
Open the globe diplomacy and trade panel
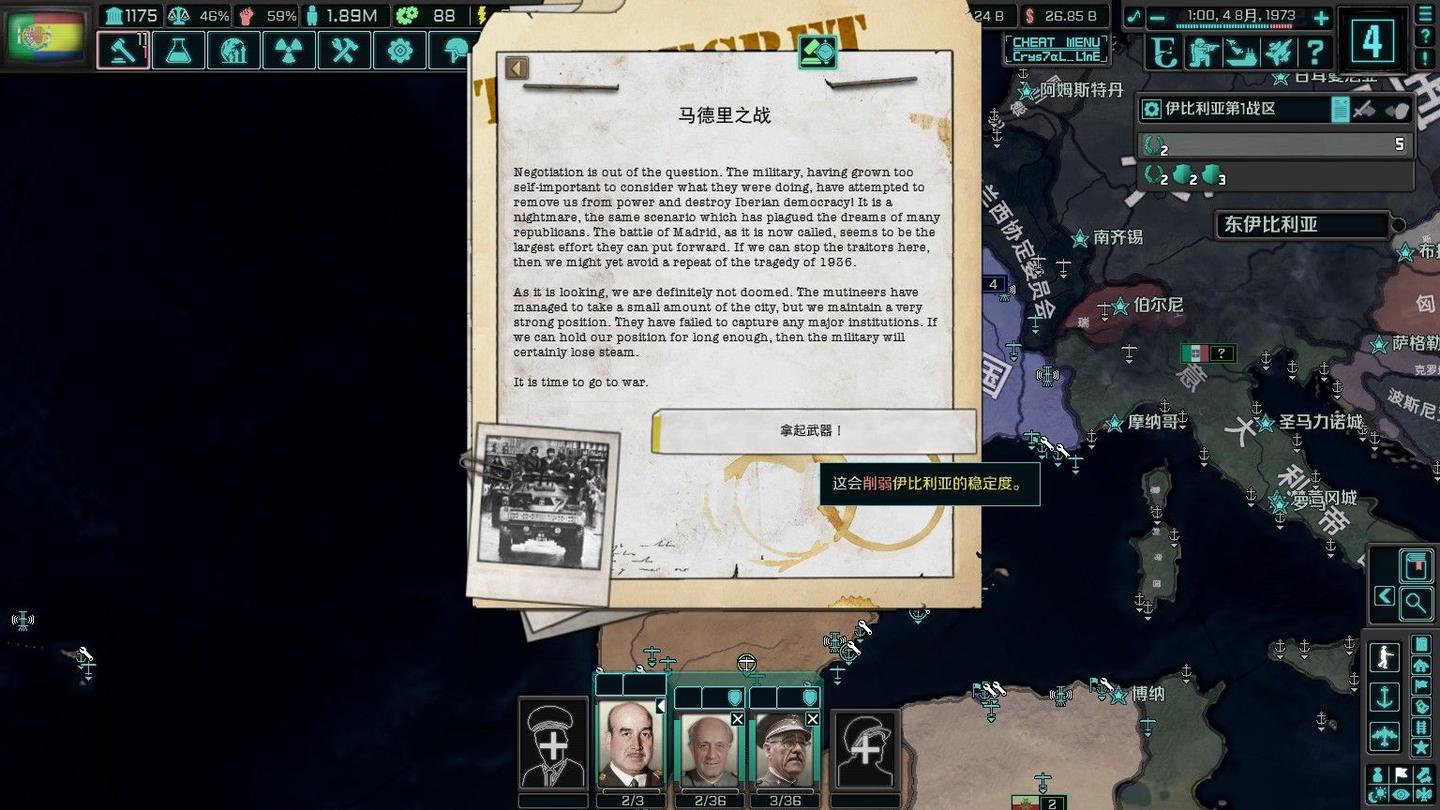(x=233, y=50)
